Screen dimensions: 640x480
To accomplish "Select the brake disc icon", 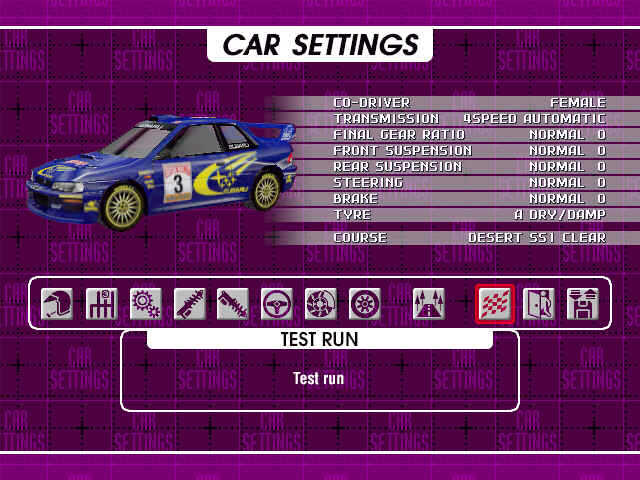I will tap(321, 303).
